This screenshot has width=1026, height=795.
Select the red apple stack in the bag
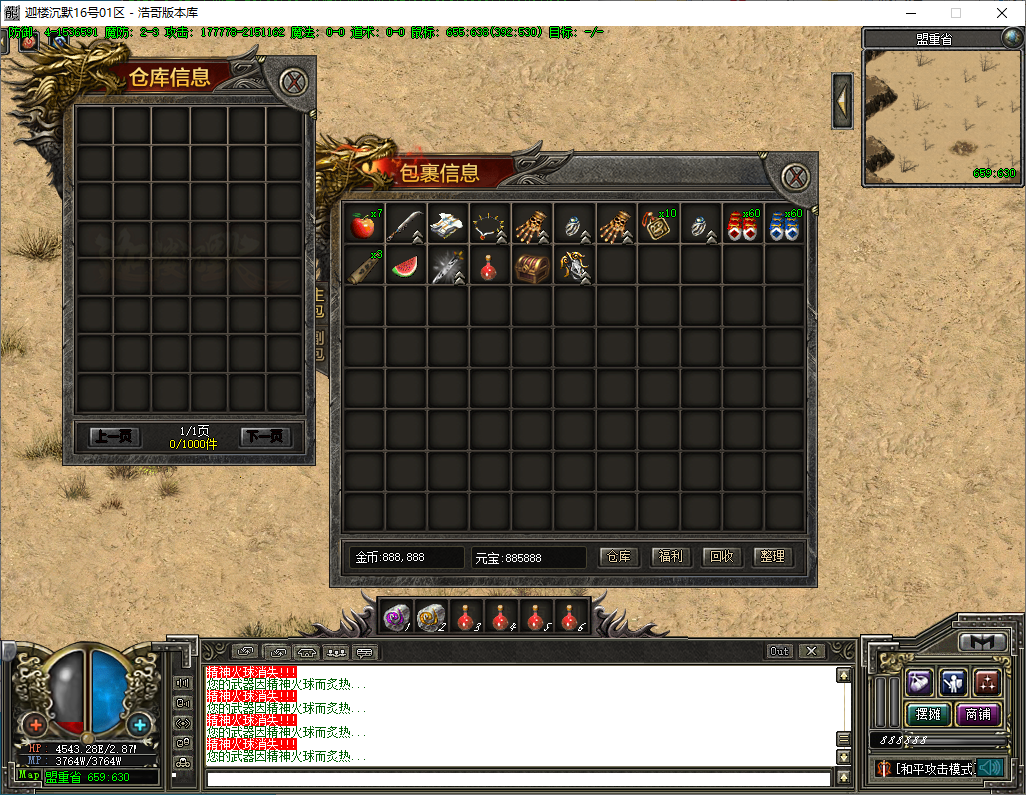click(x=362, y=225)
